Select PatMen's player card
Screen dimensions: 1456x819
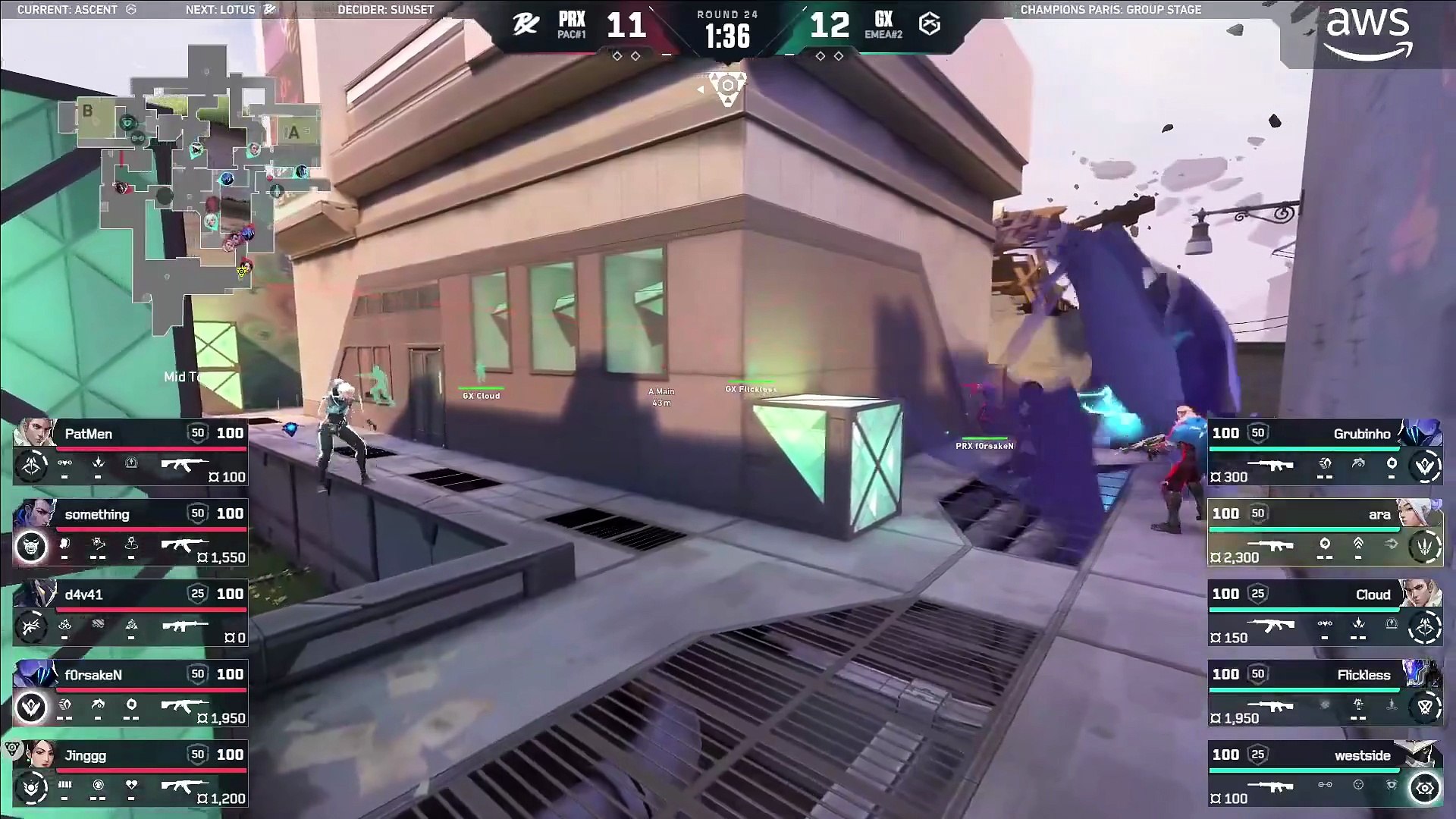click(130, 452)
